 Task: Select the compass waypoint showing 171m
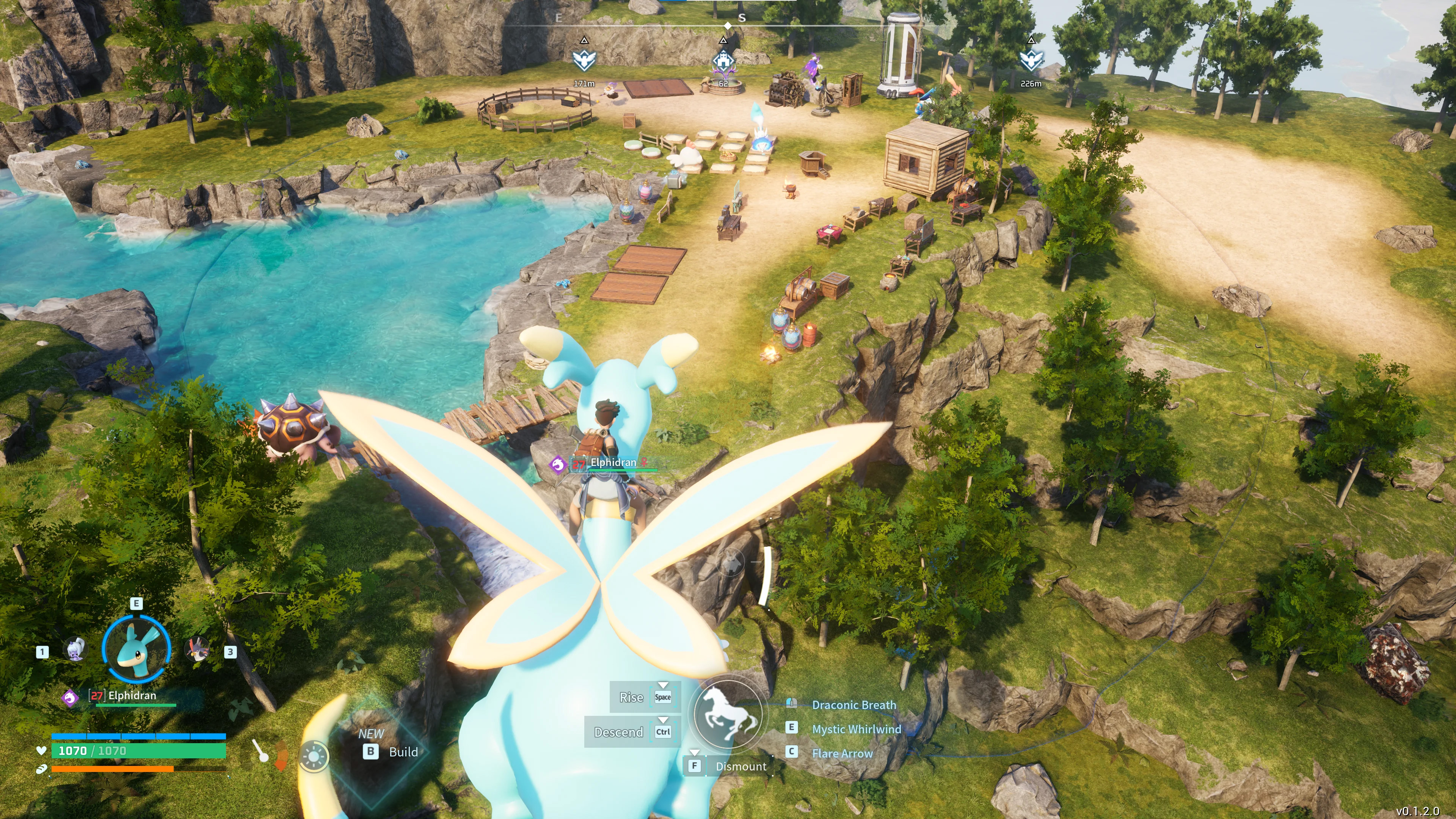(x=584, y=60)
